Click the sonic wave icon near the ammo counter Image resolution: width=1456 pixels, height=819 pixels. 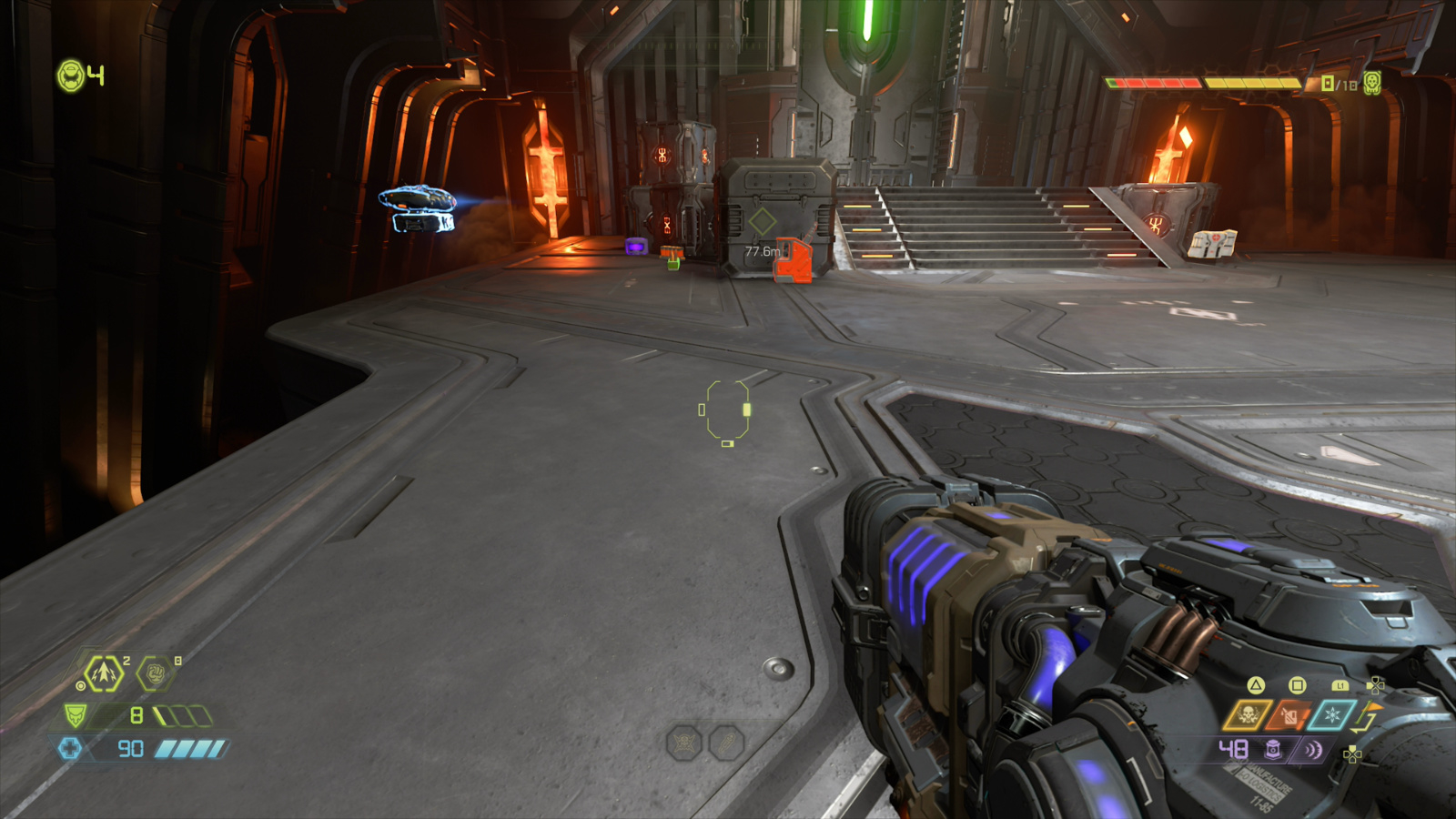(1312, 750)
